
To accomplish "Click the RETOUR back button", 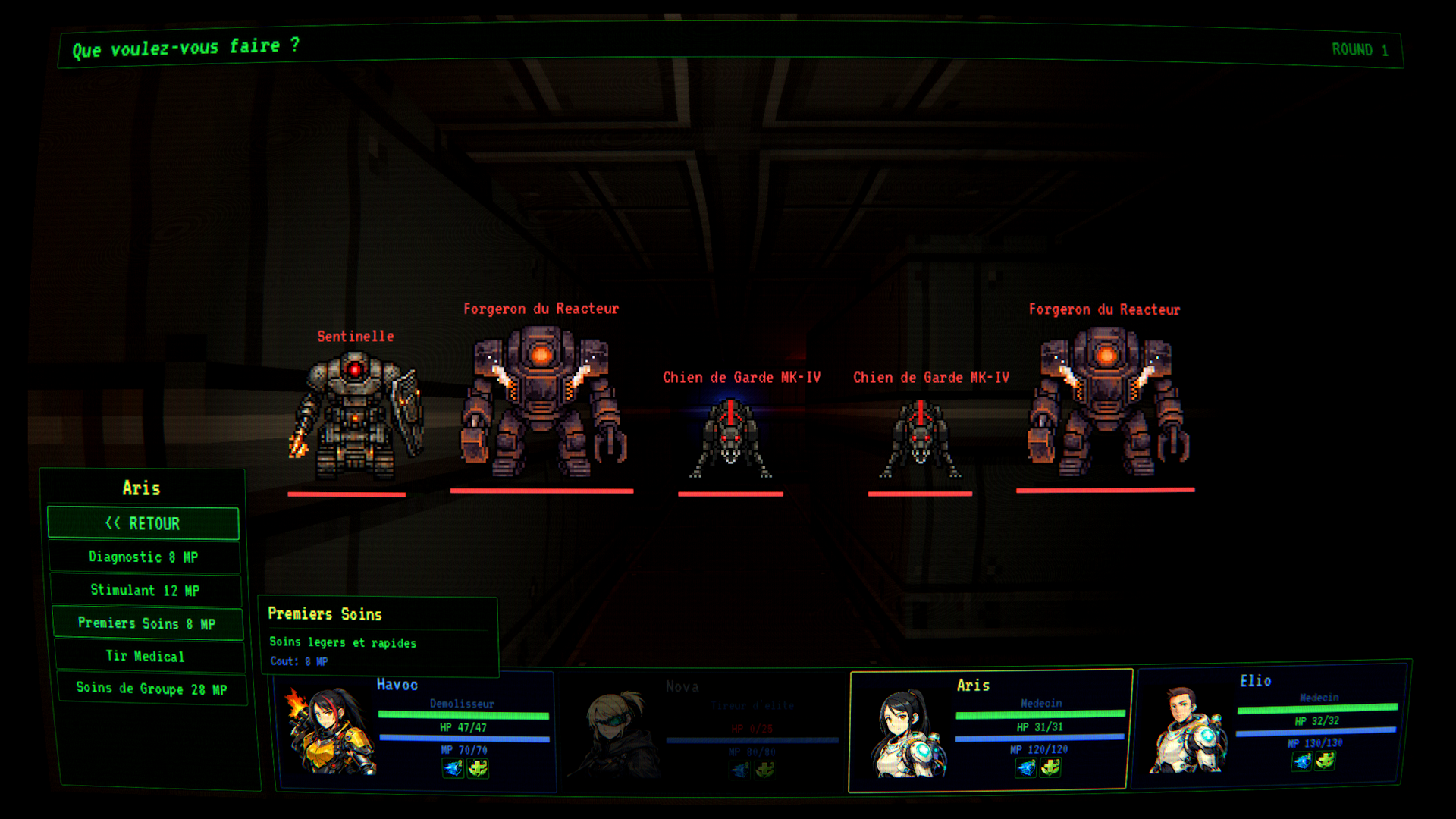I will click(x=143, y=523).
